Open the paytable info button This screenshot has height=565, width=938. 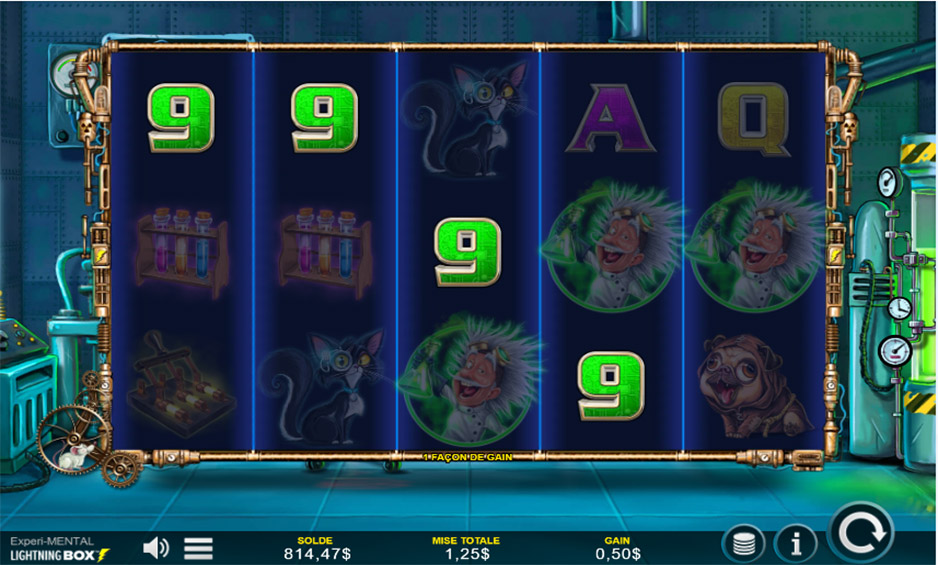795,544
